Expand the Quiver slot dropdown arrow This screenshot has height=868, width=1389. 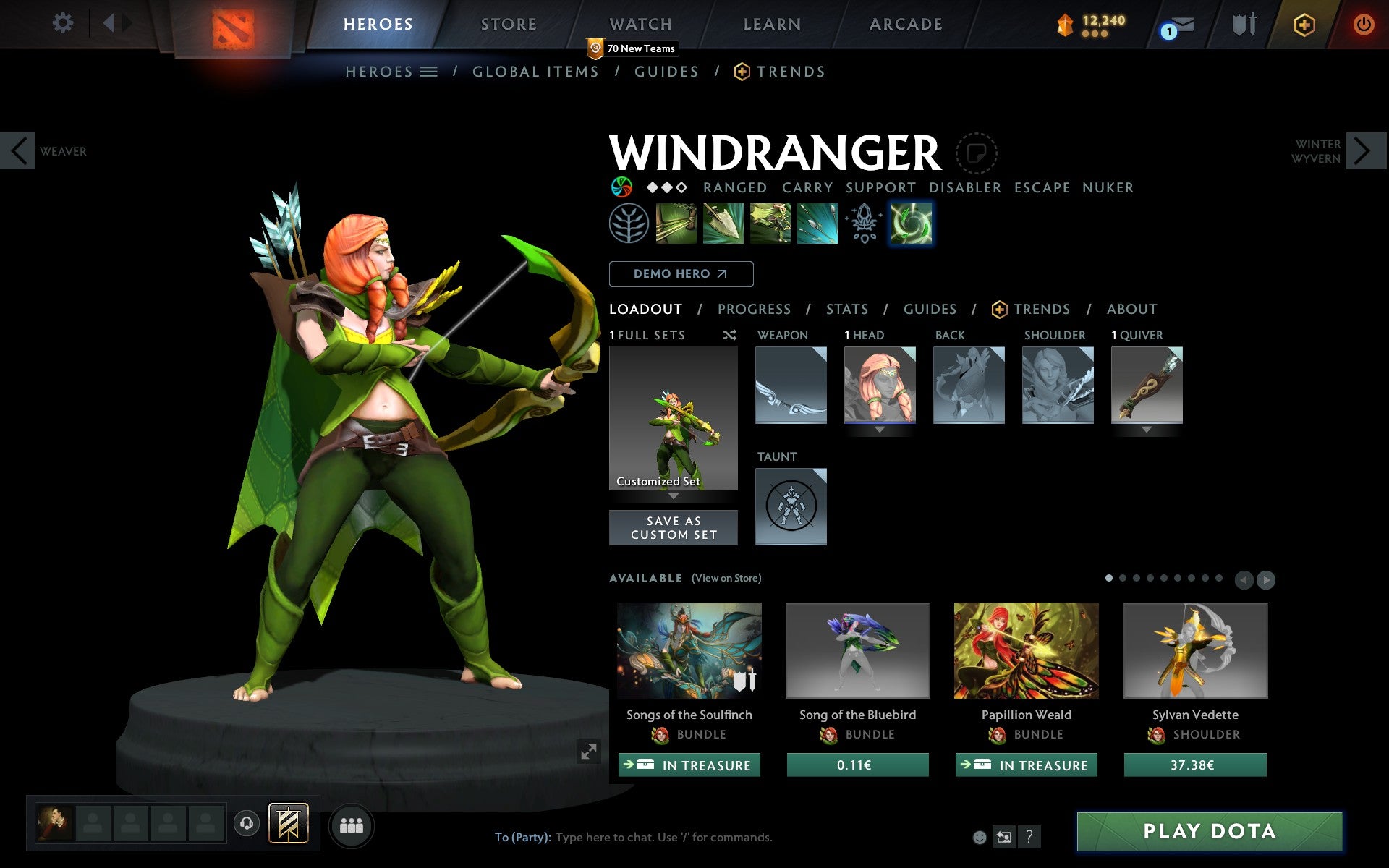tap(1146, 428)
